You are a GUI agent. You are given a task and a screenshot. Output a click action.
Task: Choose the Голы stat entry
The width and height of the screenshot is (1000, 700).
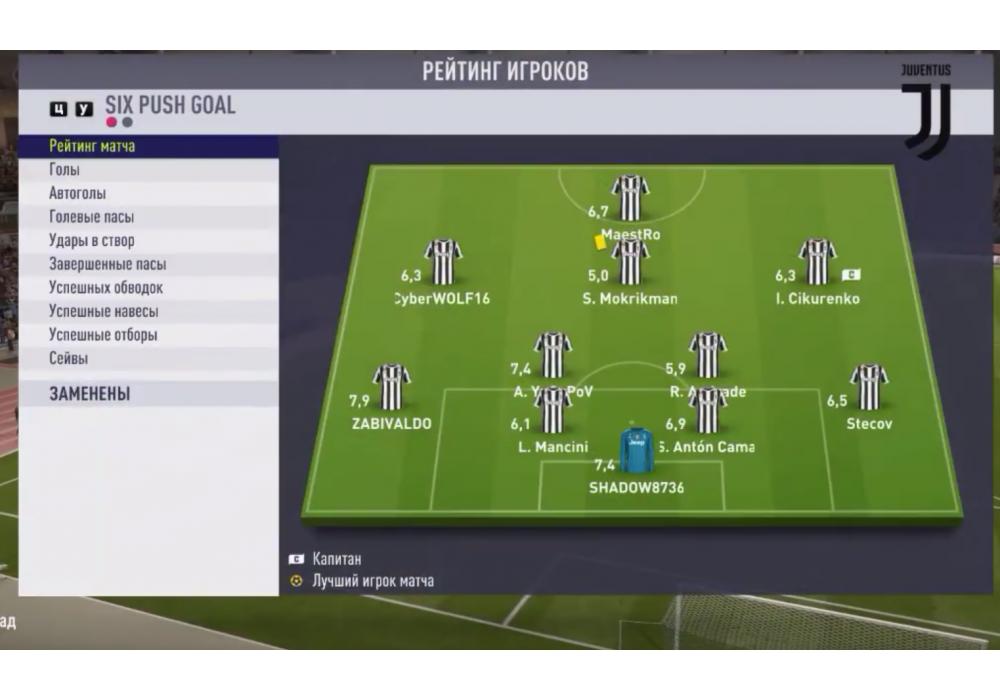148,170
